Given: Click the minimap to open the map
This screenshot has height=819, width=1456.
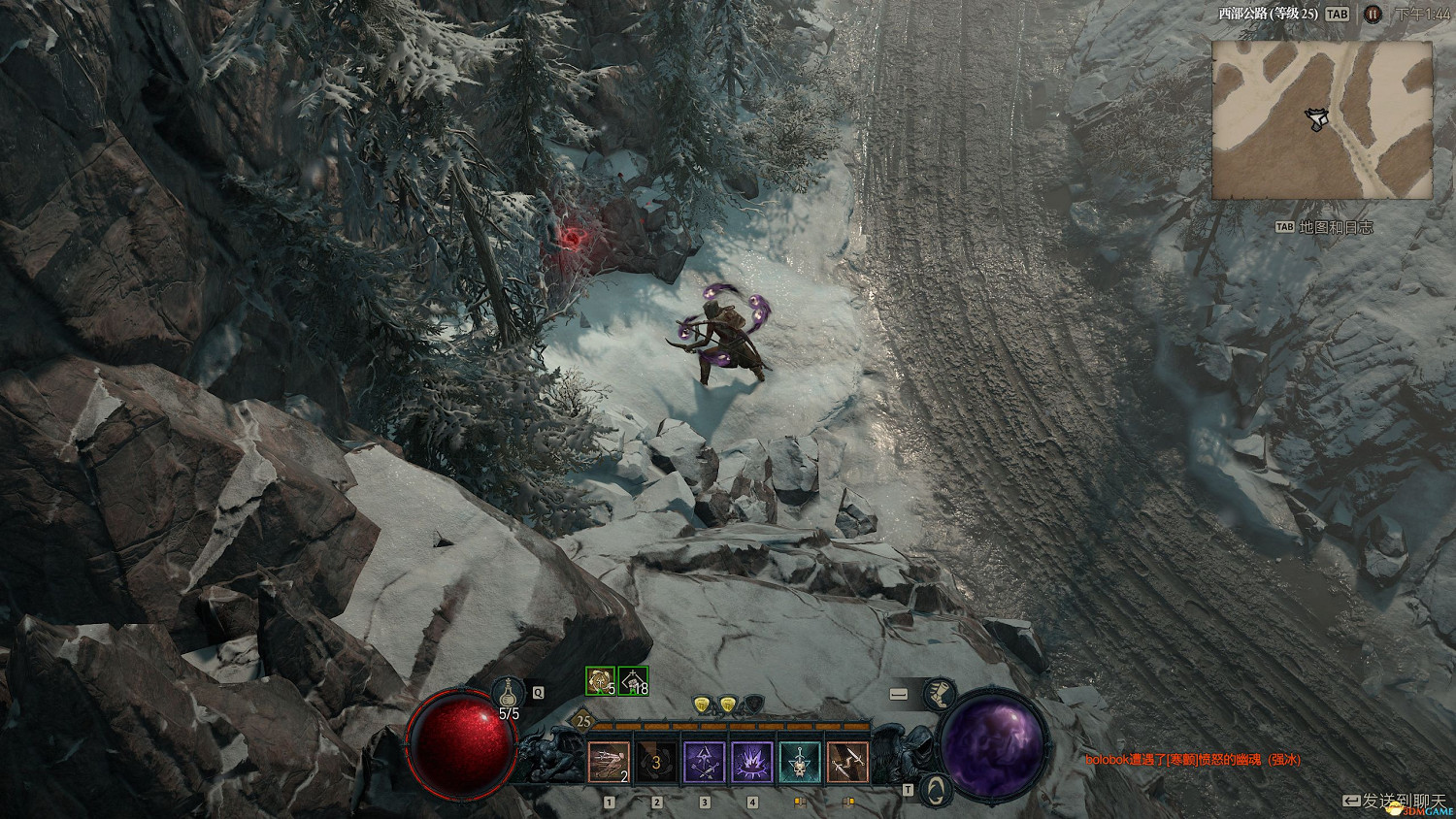Looking at the screenshot, I should (x=1322, y=119).
